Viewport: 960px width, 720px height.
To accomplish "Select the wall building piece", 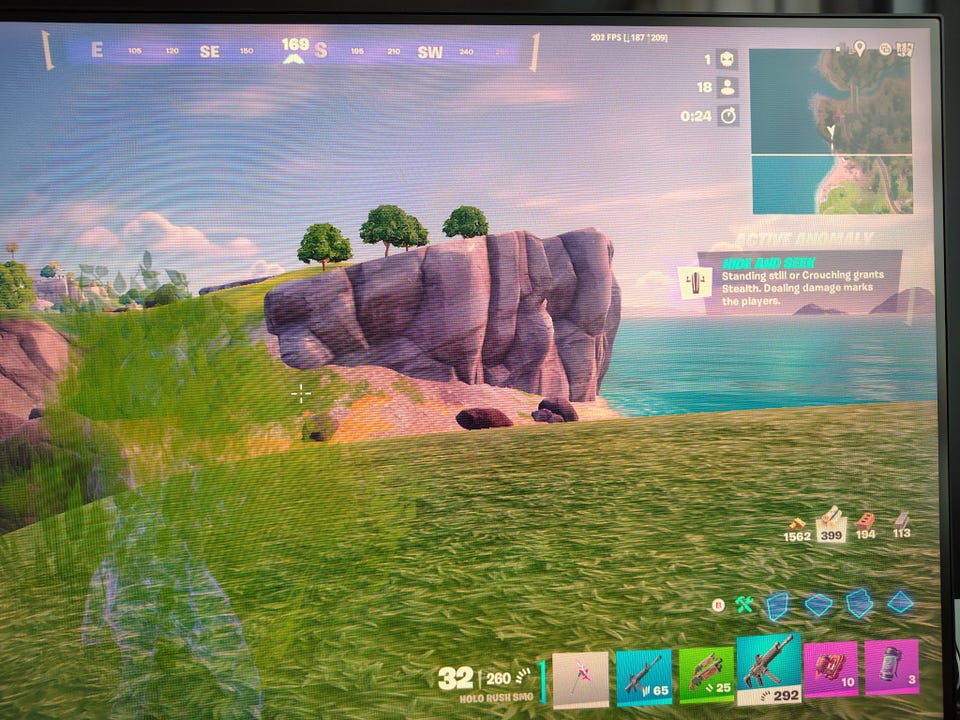I will click(x=778, y=604).
